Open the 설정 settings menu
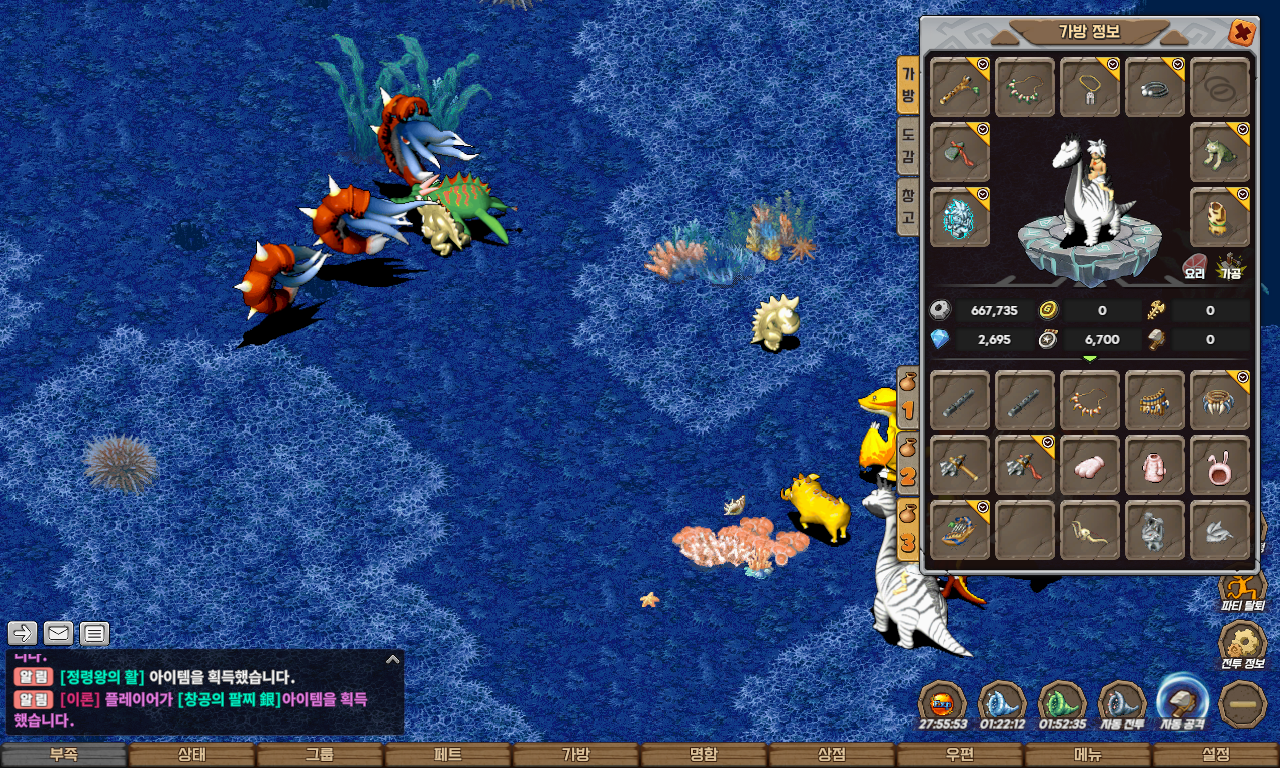The image size is (1280, 768). pyautogui.click(x=1216, y=755)
